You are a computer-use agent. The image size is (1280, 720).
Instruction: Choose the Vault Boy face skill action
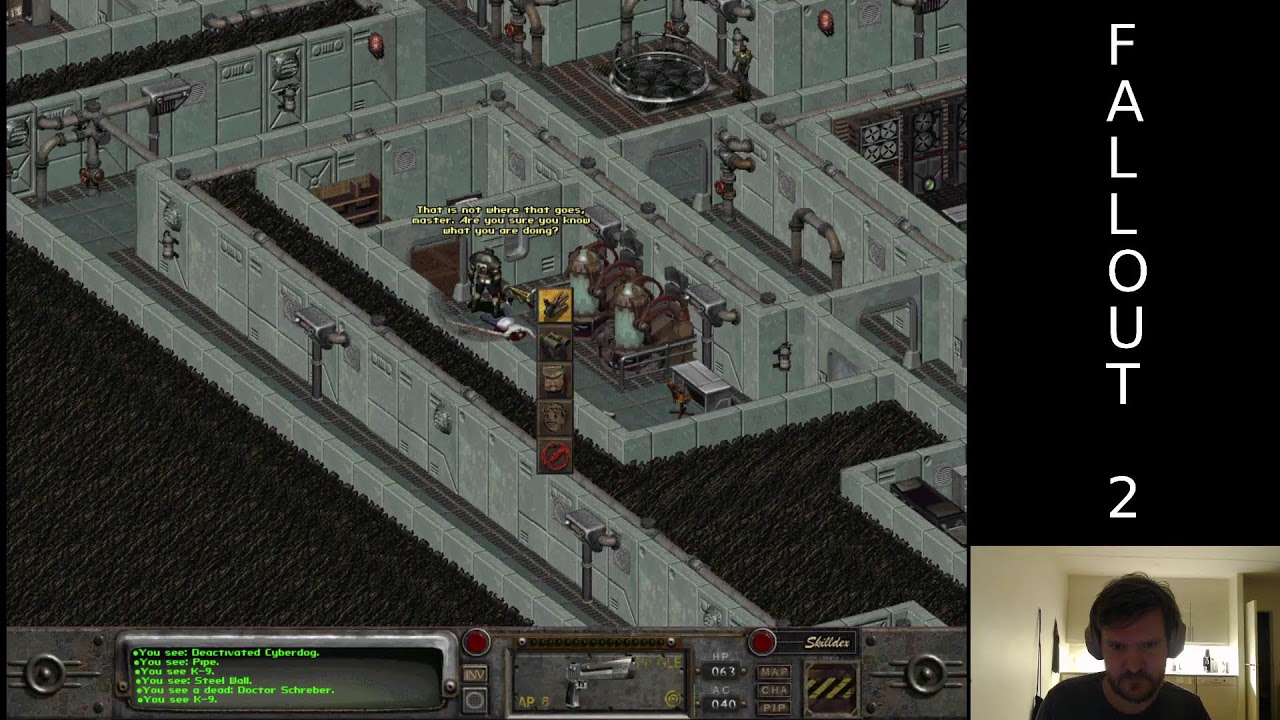click(x=555, y=418)
